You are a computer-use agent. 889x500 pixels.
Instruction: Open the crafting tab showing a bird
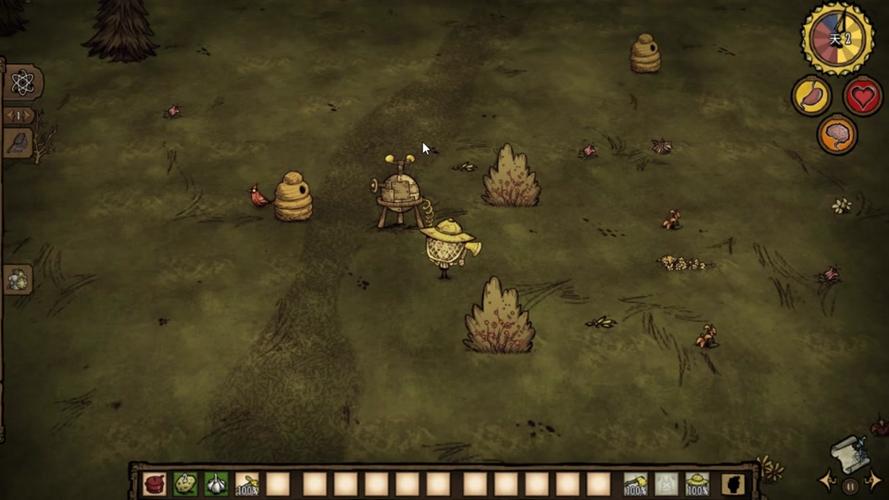[20, 142]
